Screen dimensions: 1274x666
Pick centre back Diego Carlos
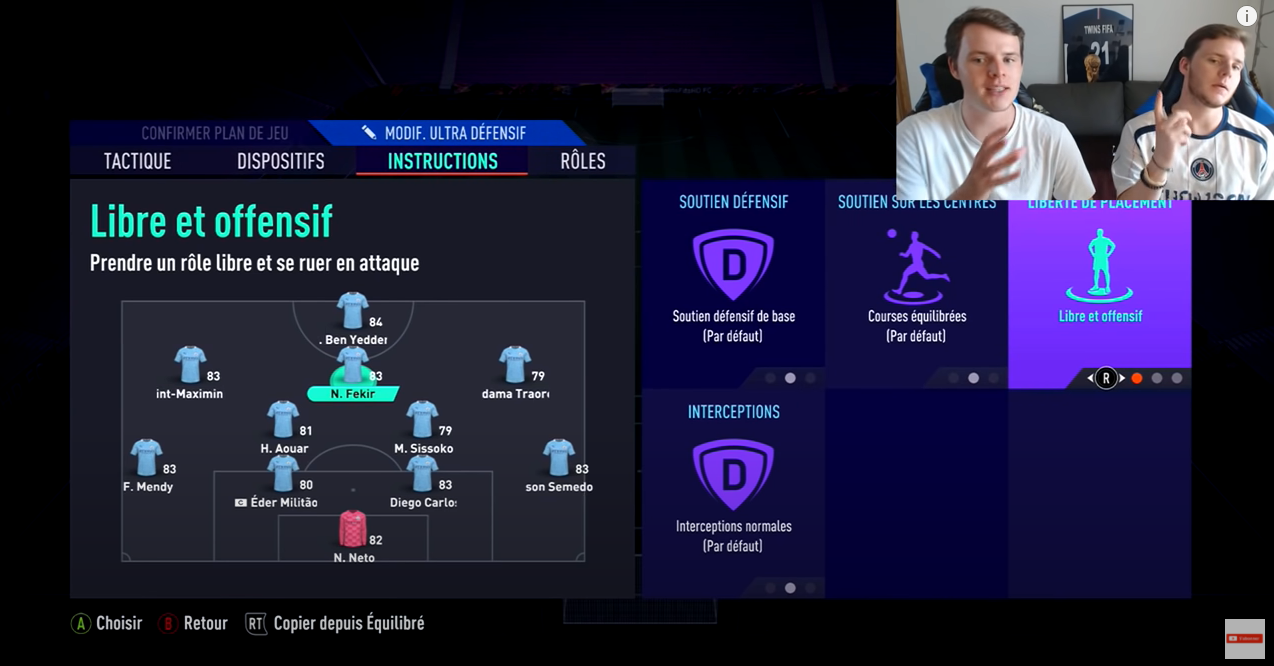point(422,475)
